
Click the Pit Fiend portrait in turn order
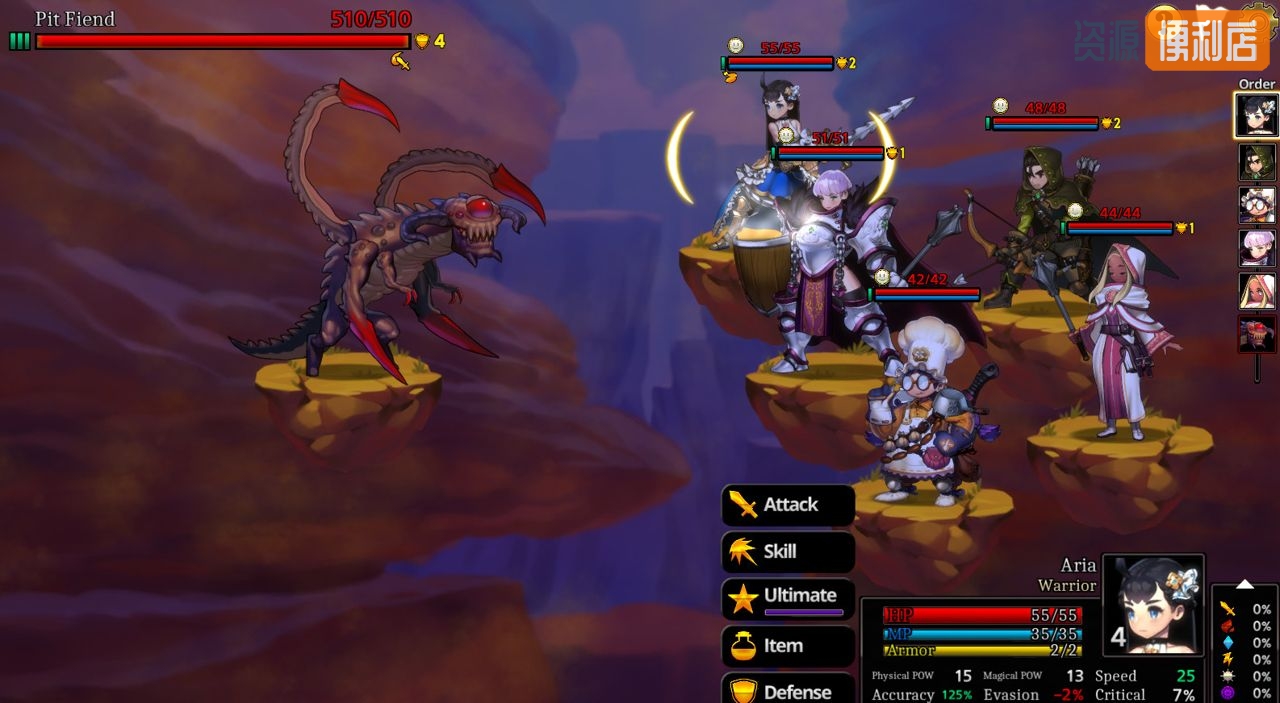pos(1257,334)
